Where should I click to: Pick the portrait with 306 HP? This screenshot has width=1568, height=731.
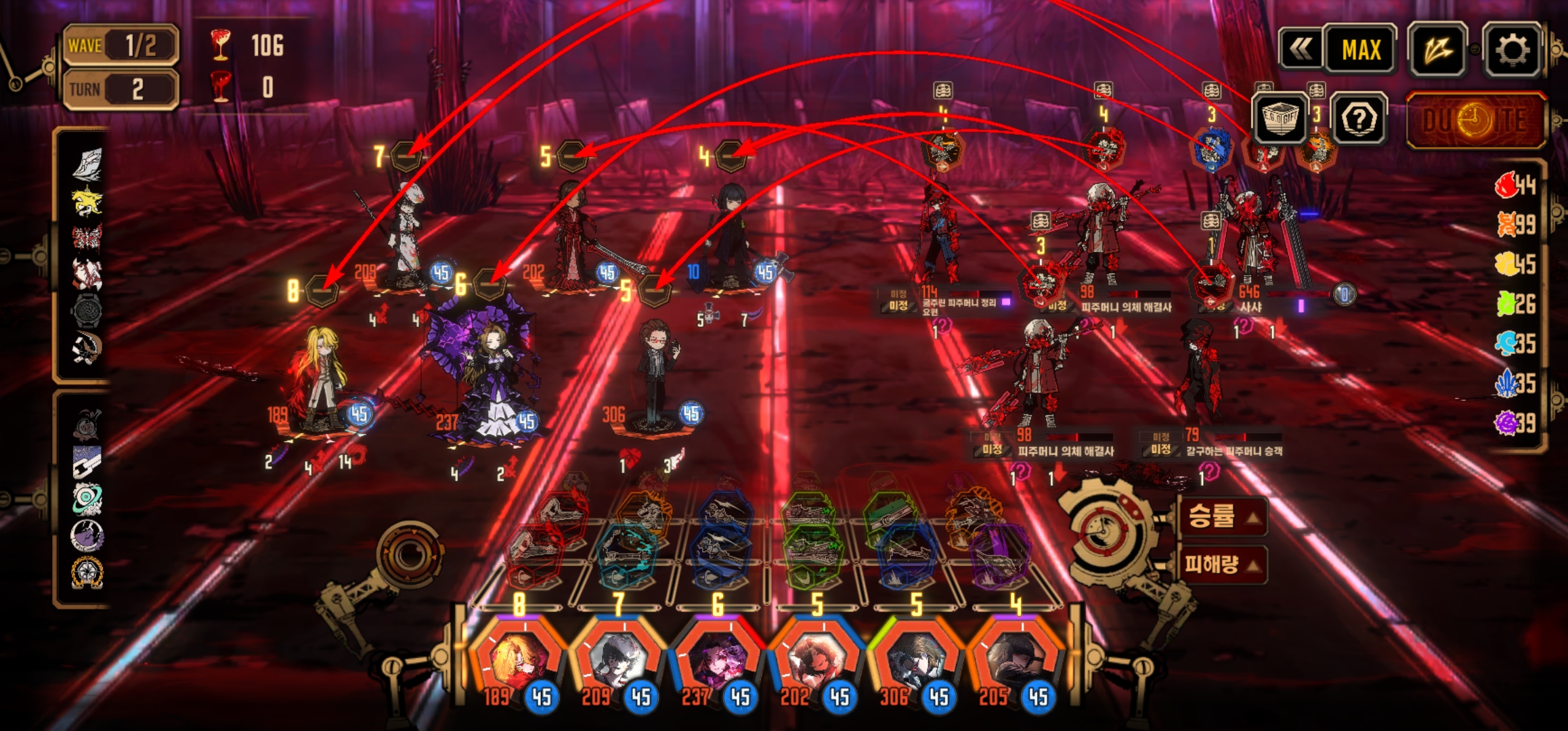[x=916, y=659]
